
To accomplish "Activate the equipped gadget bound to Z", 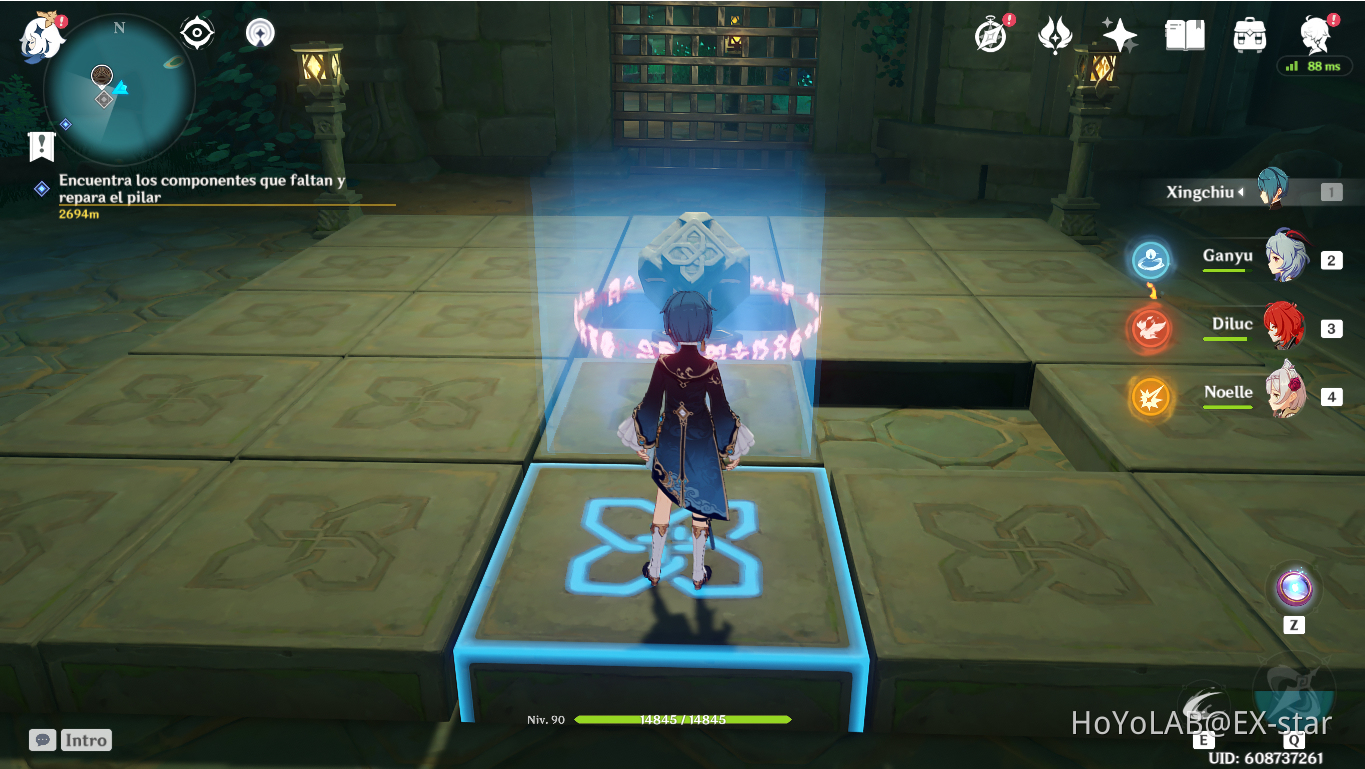I will click(x=1294, y=588).
